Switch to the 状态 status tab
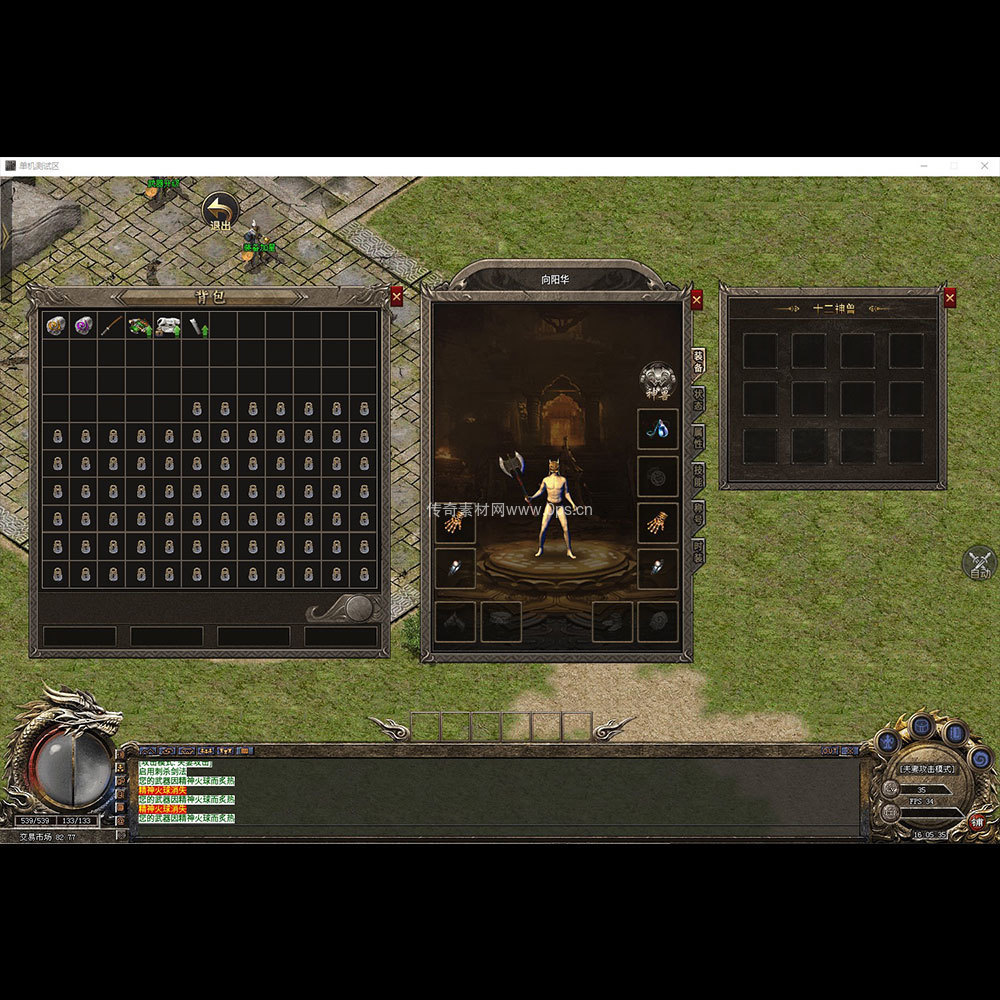Image resolution: width=1000 pixels, height=1000 pixels. pos(698,398)
